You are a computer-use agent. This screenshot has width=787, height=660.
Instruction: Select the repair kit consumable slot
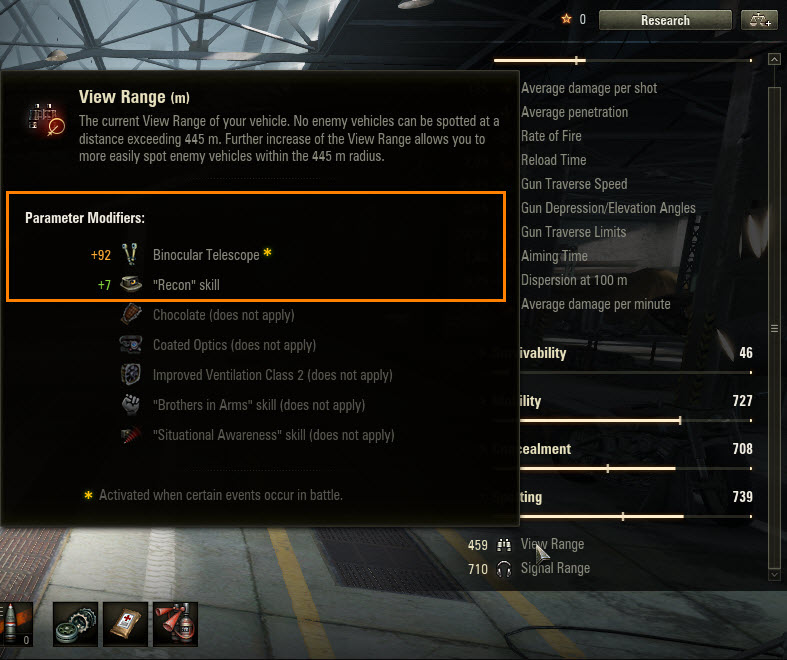coord(75,623)
